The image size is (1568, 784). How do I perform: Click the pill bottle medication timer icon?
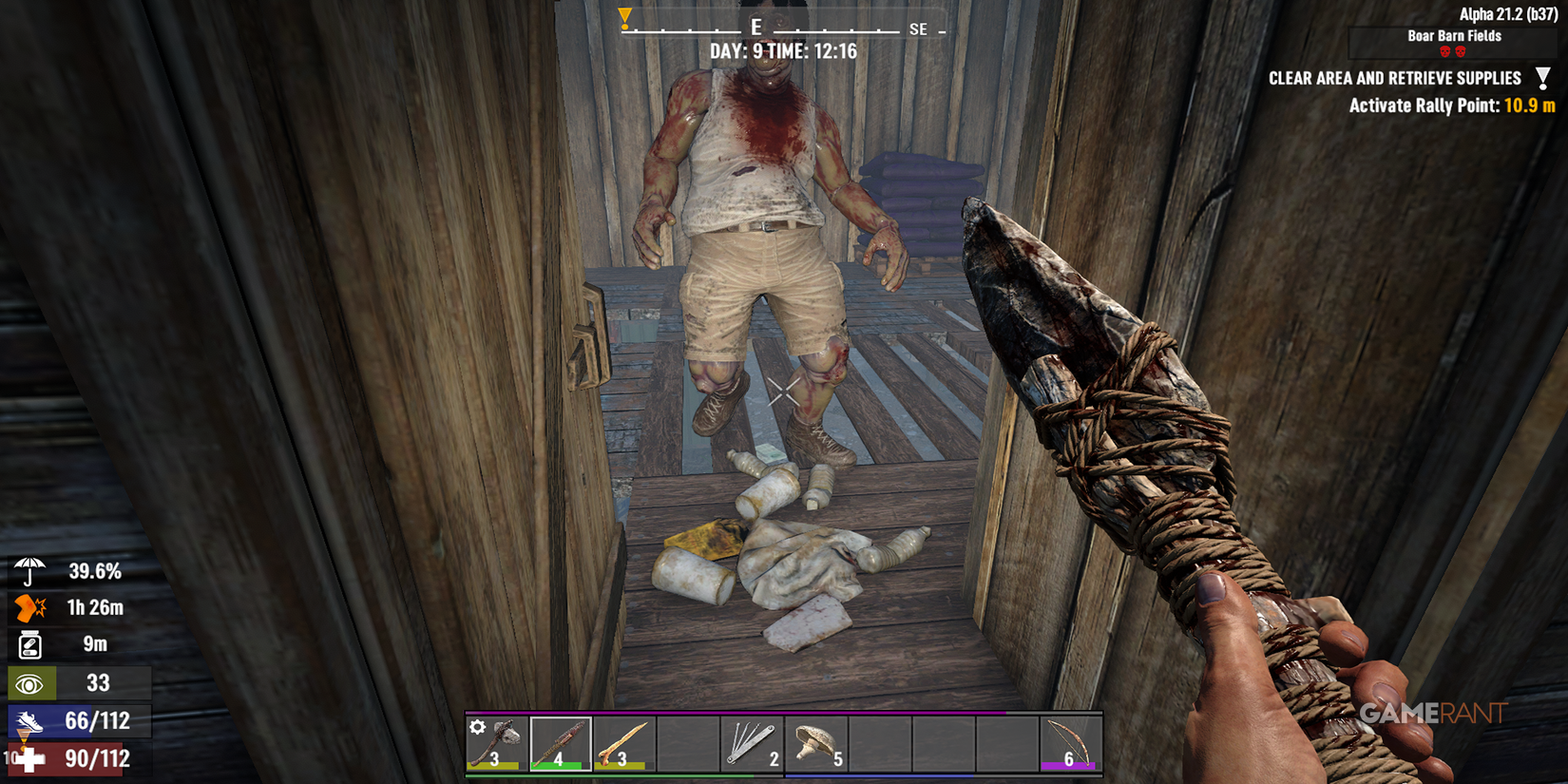[29, 644]
